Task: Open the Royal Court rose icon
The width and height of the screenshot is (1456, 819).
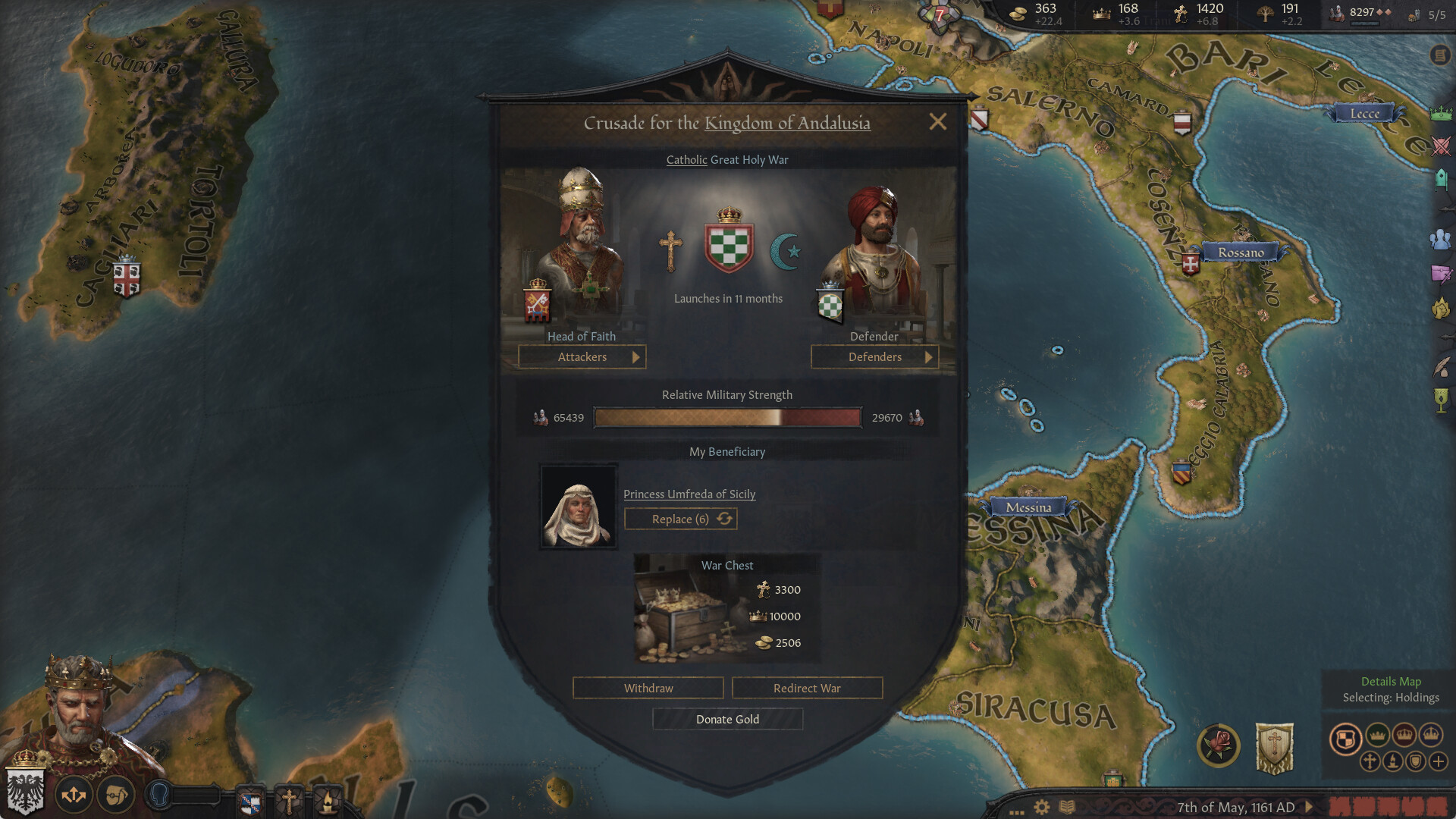Action: click(1218, 742)
